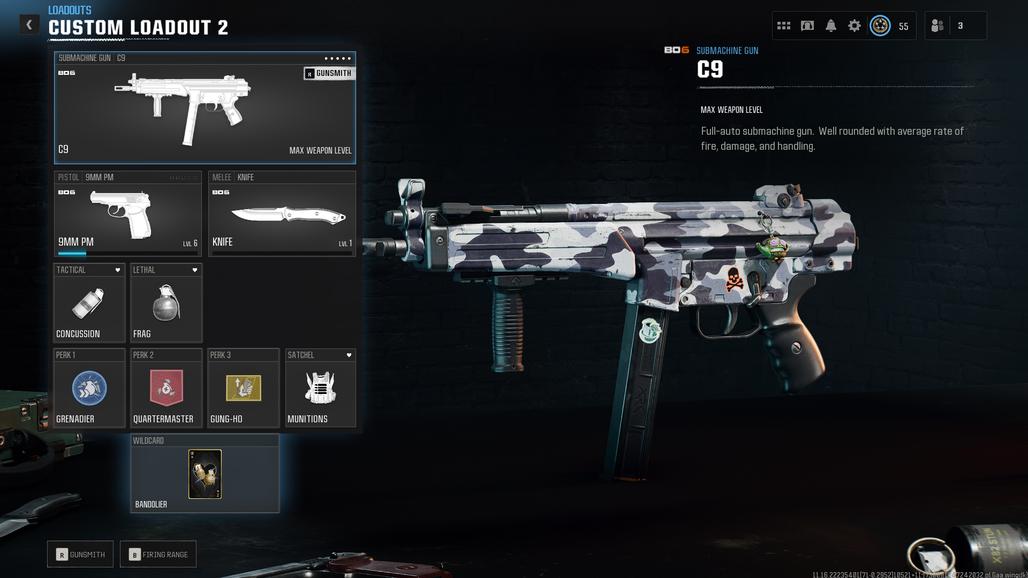
Task: Show notifications with the bell icon
Action: [x=831, y=26]
